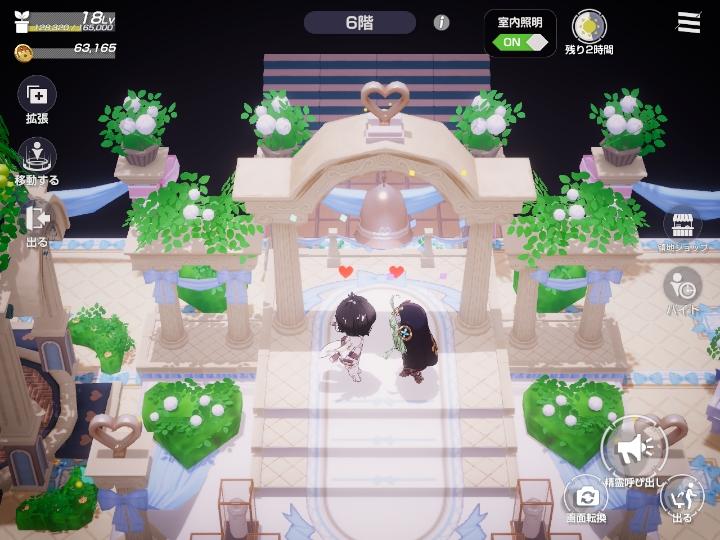Tap the 移動する move button

37,157
